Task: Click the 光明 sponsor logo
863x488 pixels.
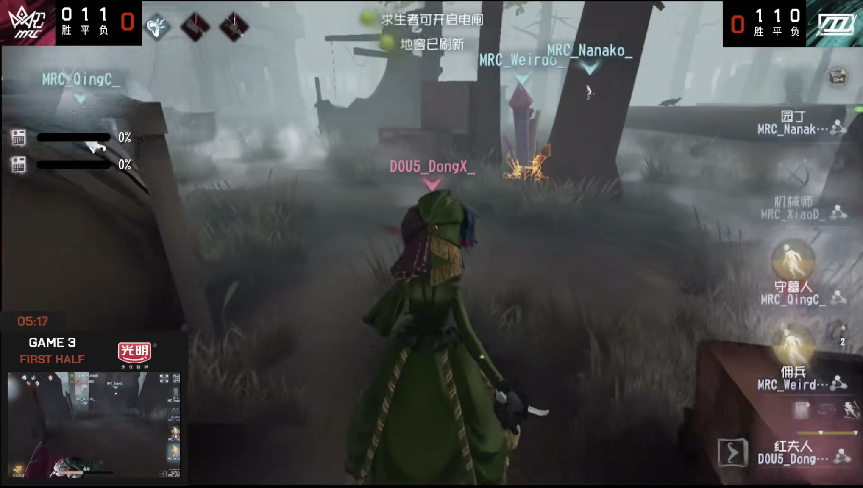Action: click(x=134, y=351)
